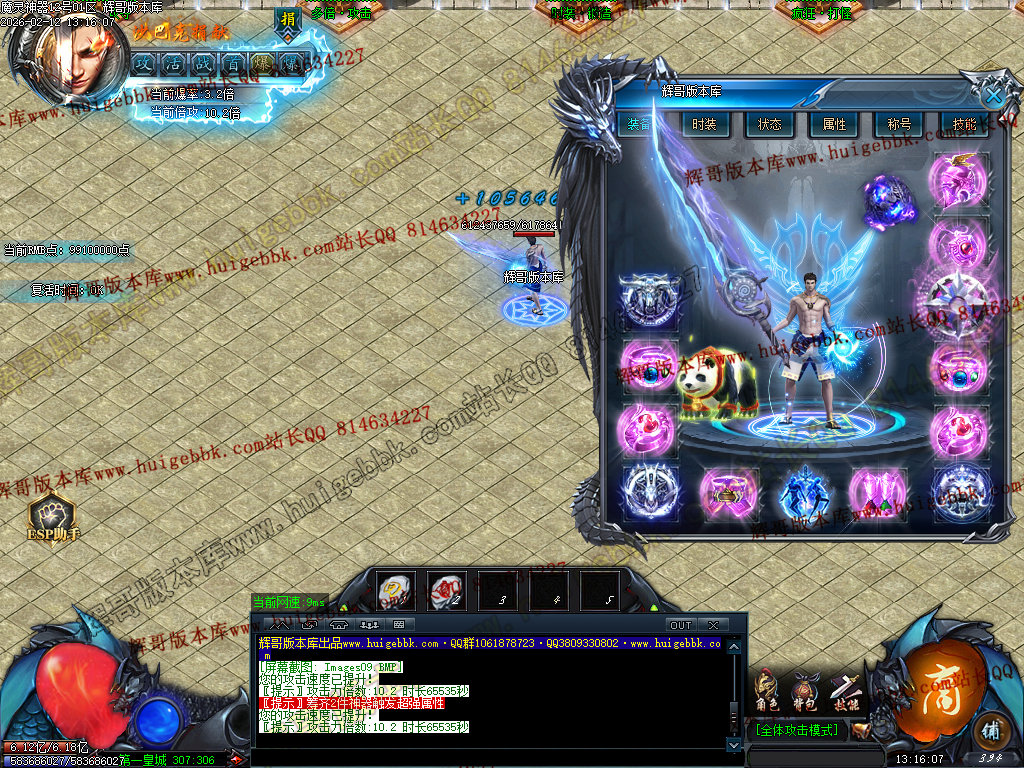Open the 角色 character button
Screen dimensions: 1024x768
tap(767, 691)
